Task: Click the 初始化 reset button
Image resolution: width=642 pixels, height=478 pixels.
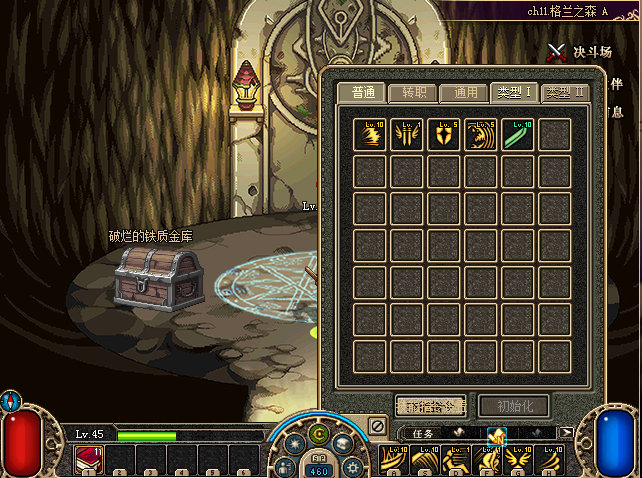Action: [x=513, y=405]
